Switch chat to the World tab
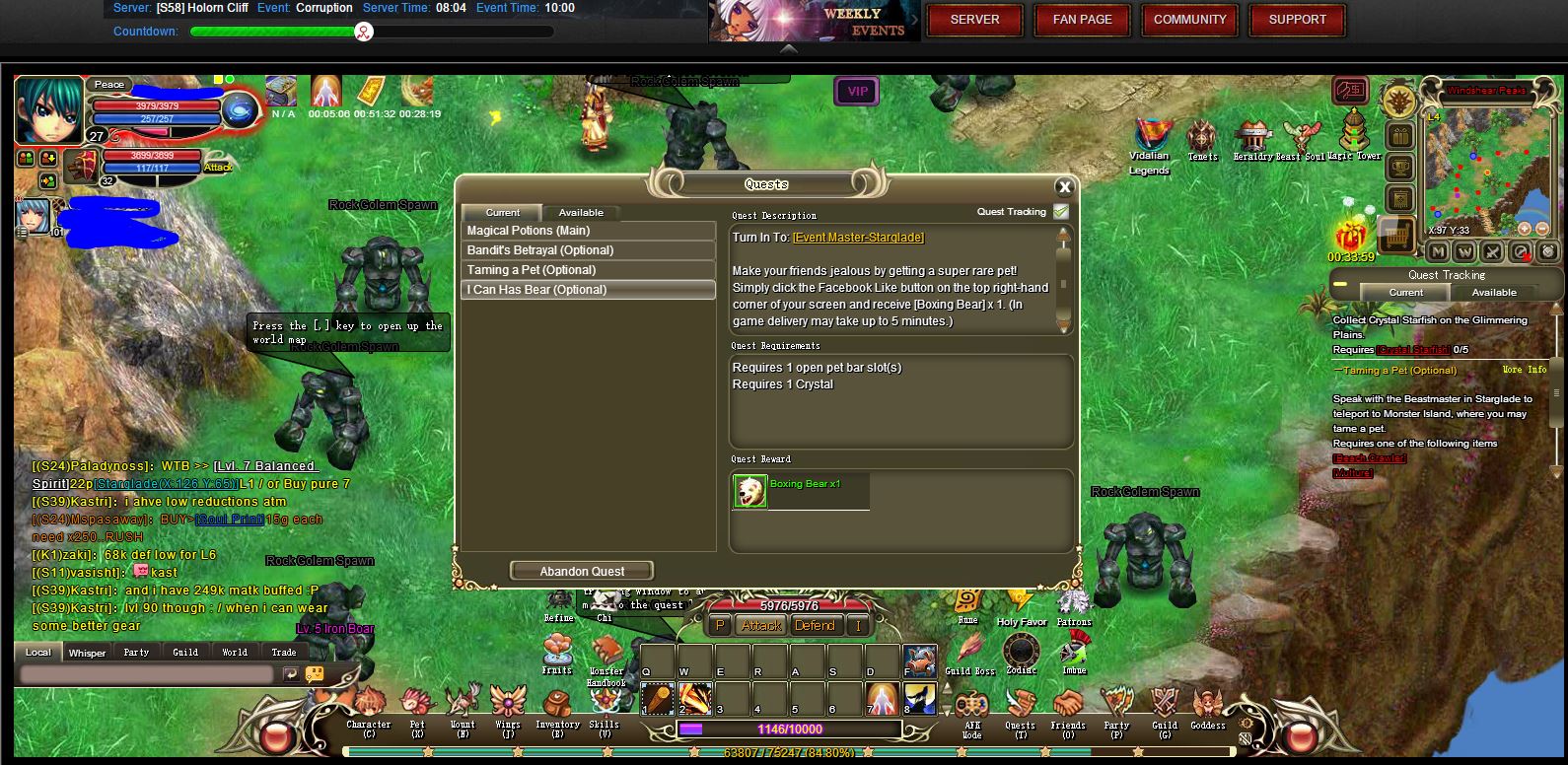1568x765 pixels. click(x=235, y=653)
